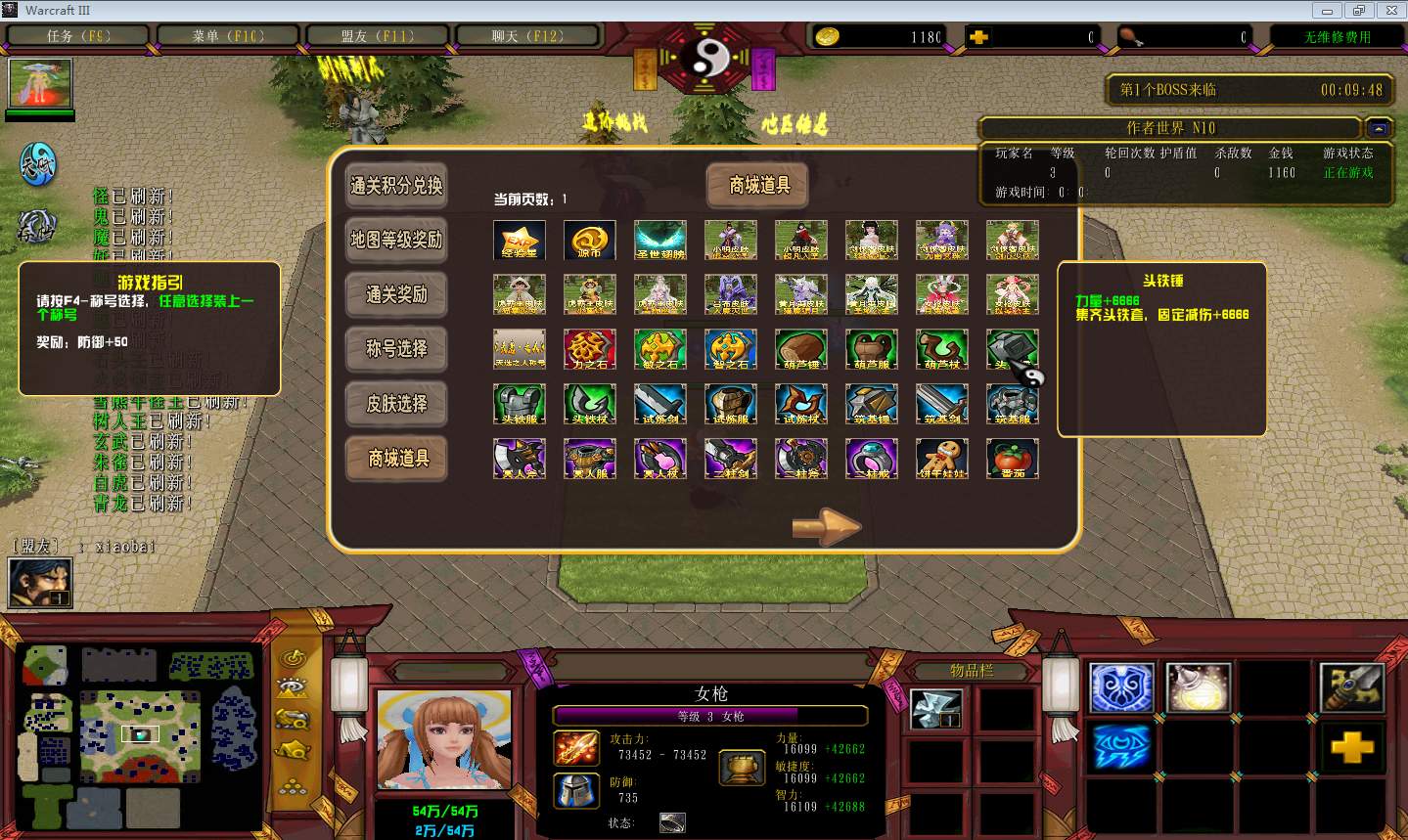Activate the blue shield mask ability
Image resolution: width=1408 pixels, height=840 pixels.
point(1121,686)
